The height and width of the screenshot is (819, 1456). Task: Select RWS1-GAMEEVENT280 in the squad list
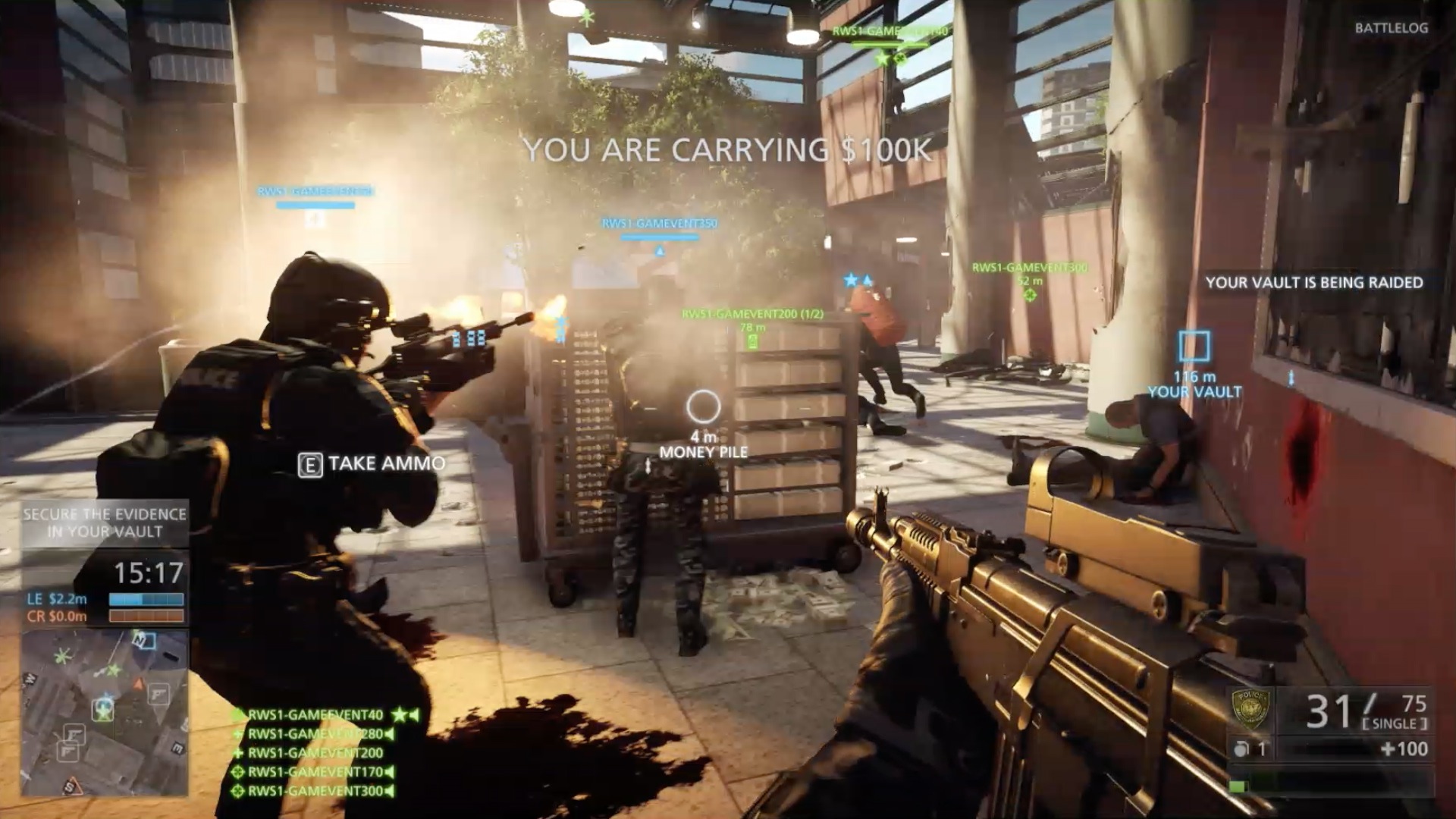(315, 734)
